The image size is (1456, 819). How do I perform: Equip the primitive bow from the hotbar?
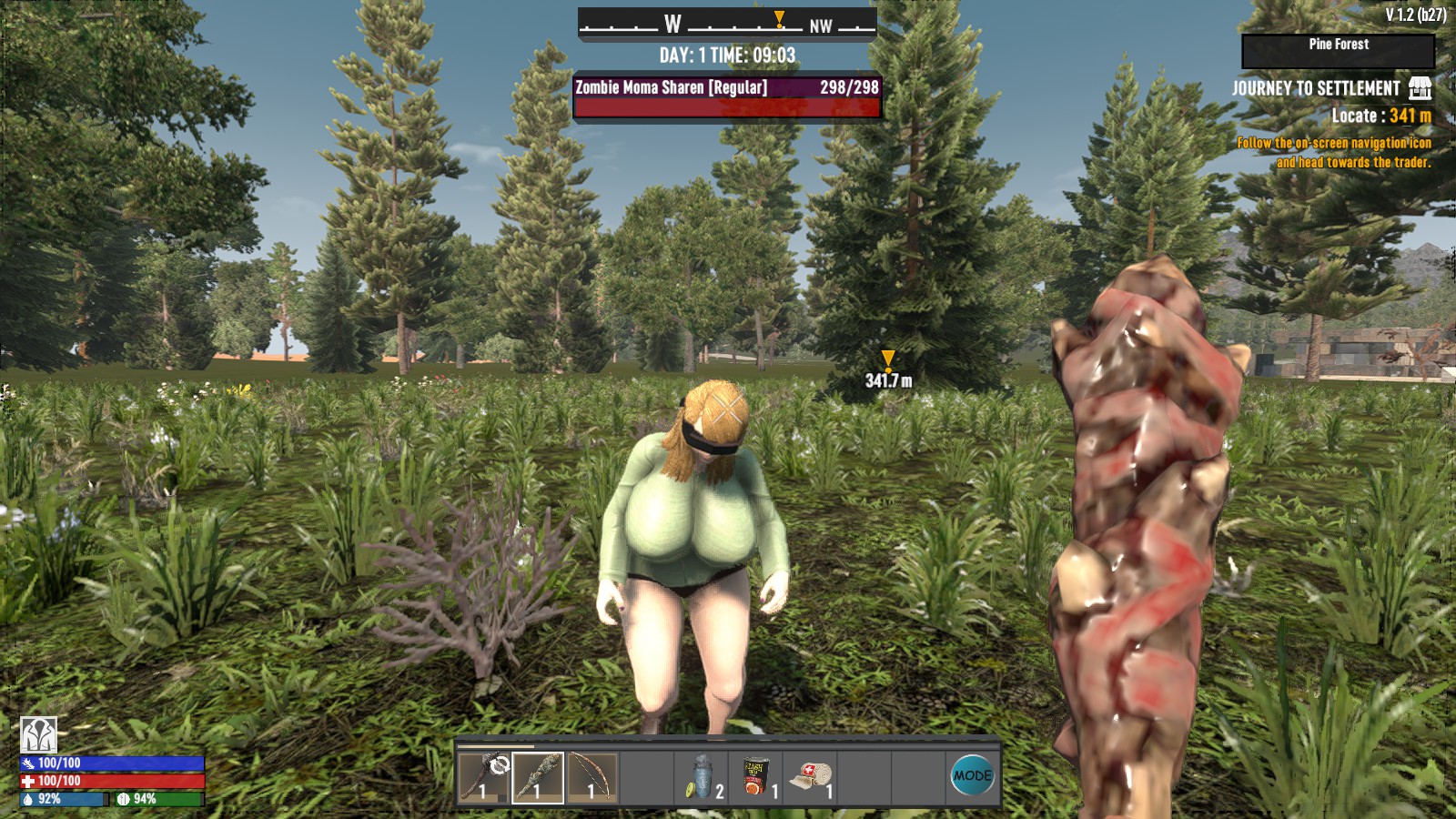pos(592,777)
